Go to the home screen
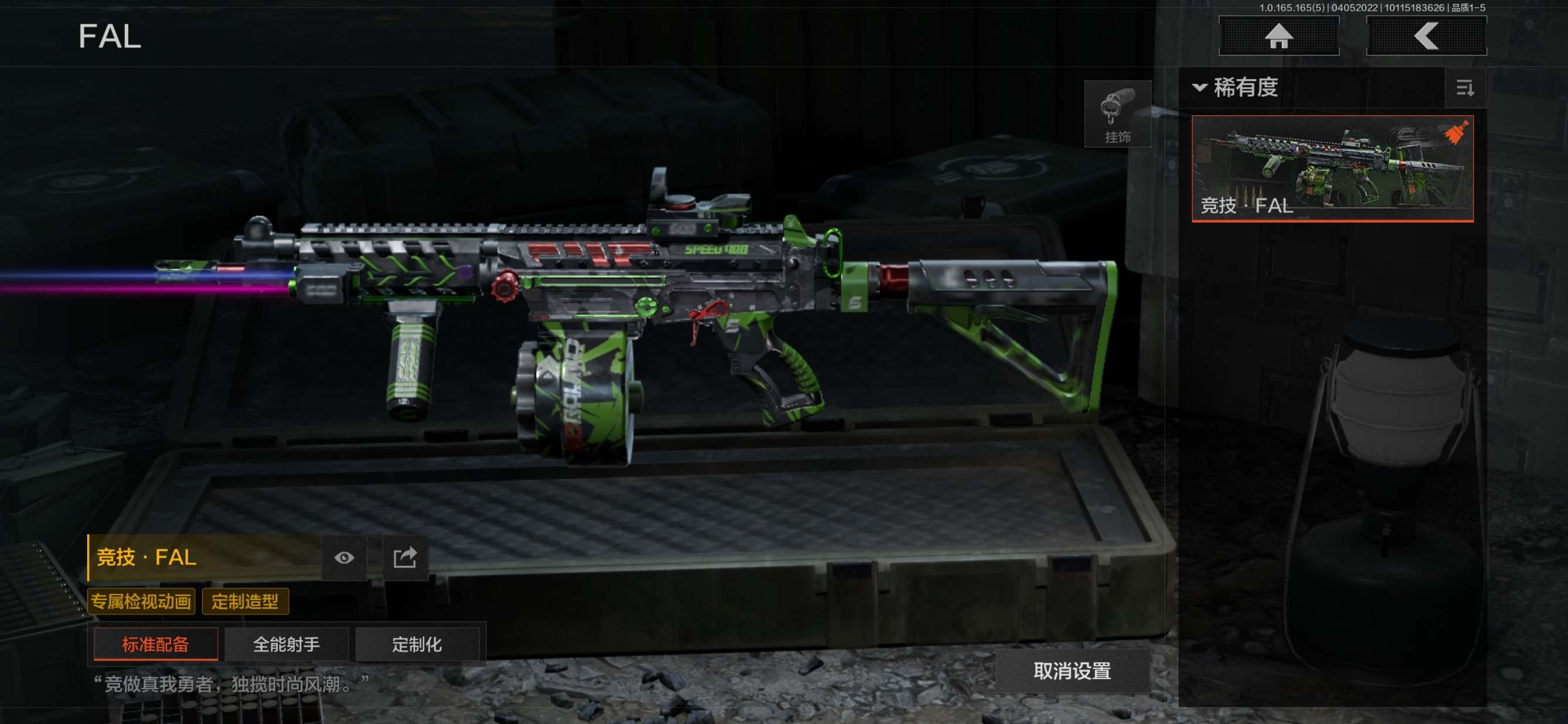This screenshot has width=1568, height=724. (1279, 36)
